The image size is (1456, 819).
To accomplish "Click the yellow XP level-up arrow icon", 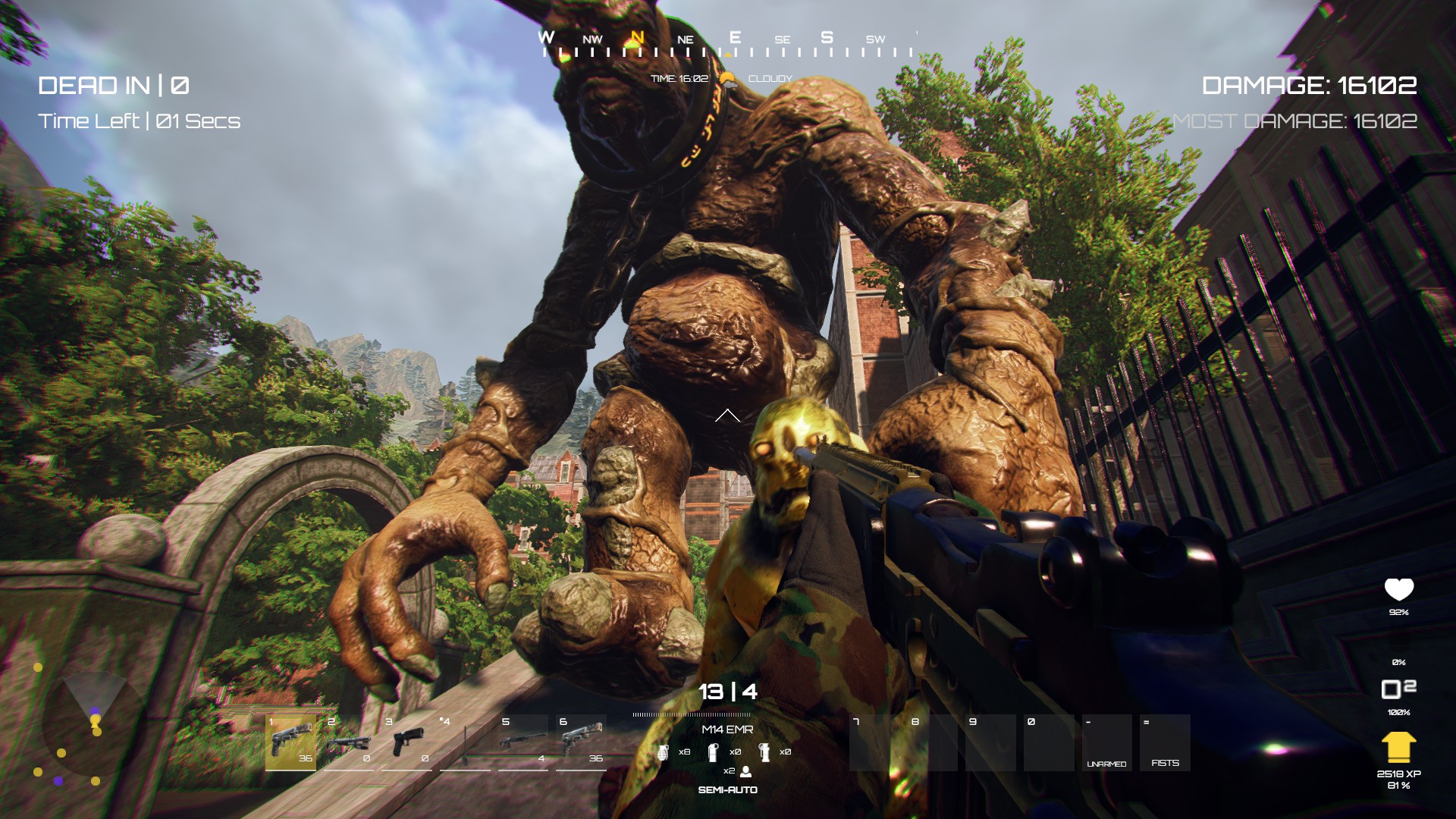I will click(1398, 748).
